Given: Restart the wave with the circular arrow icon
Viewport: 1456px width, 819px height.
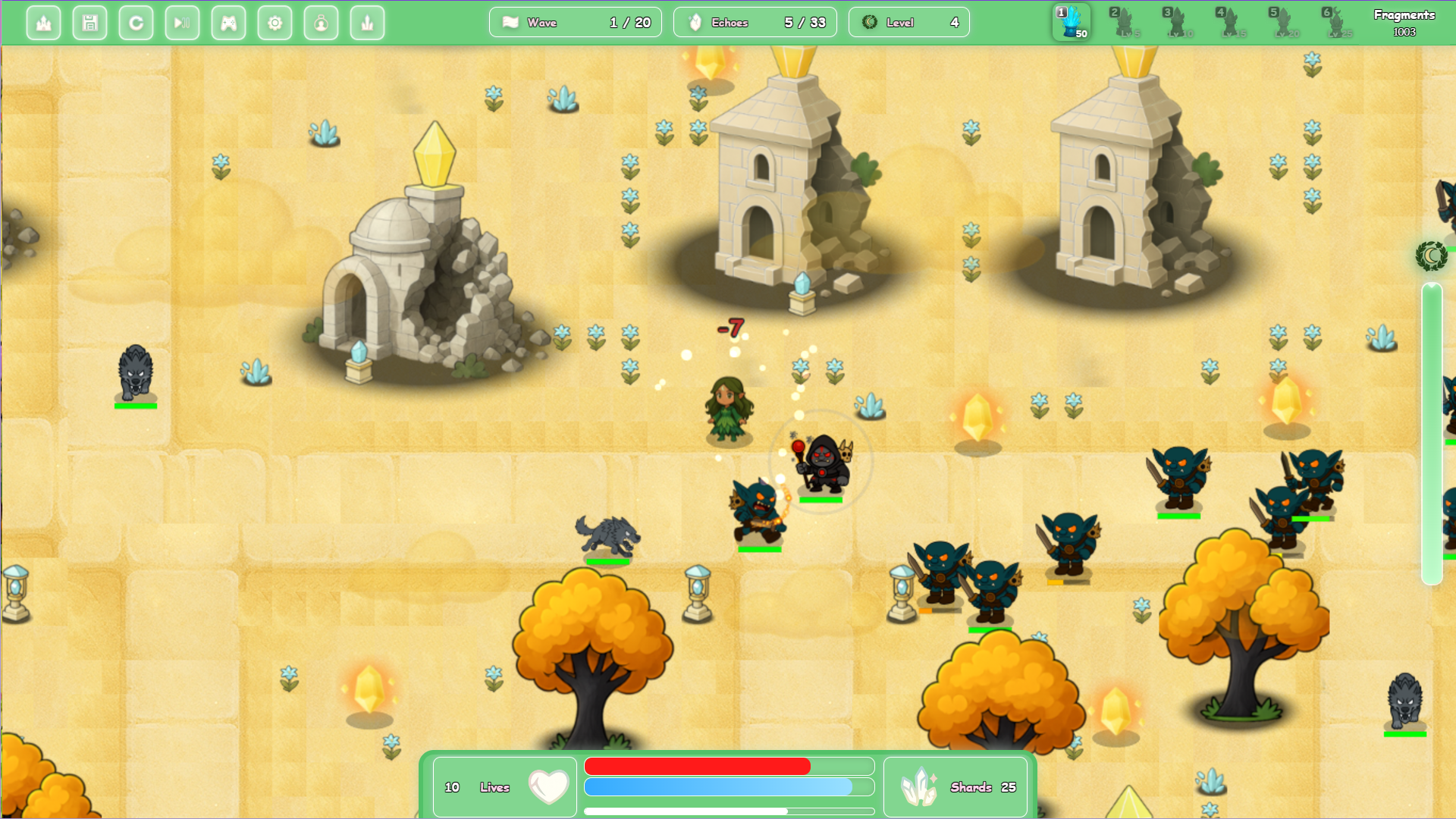Looking at the screenshot, I should pos(136,23).
